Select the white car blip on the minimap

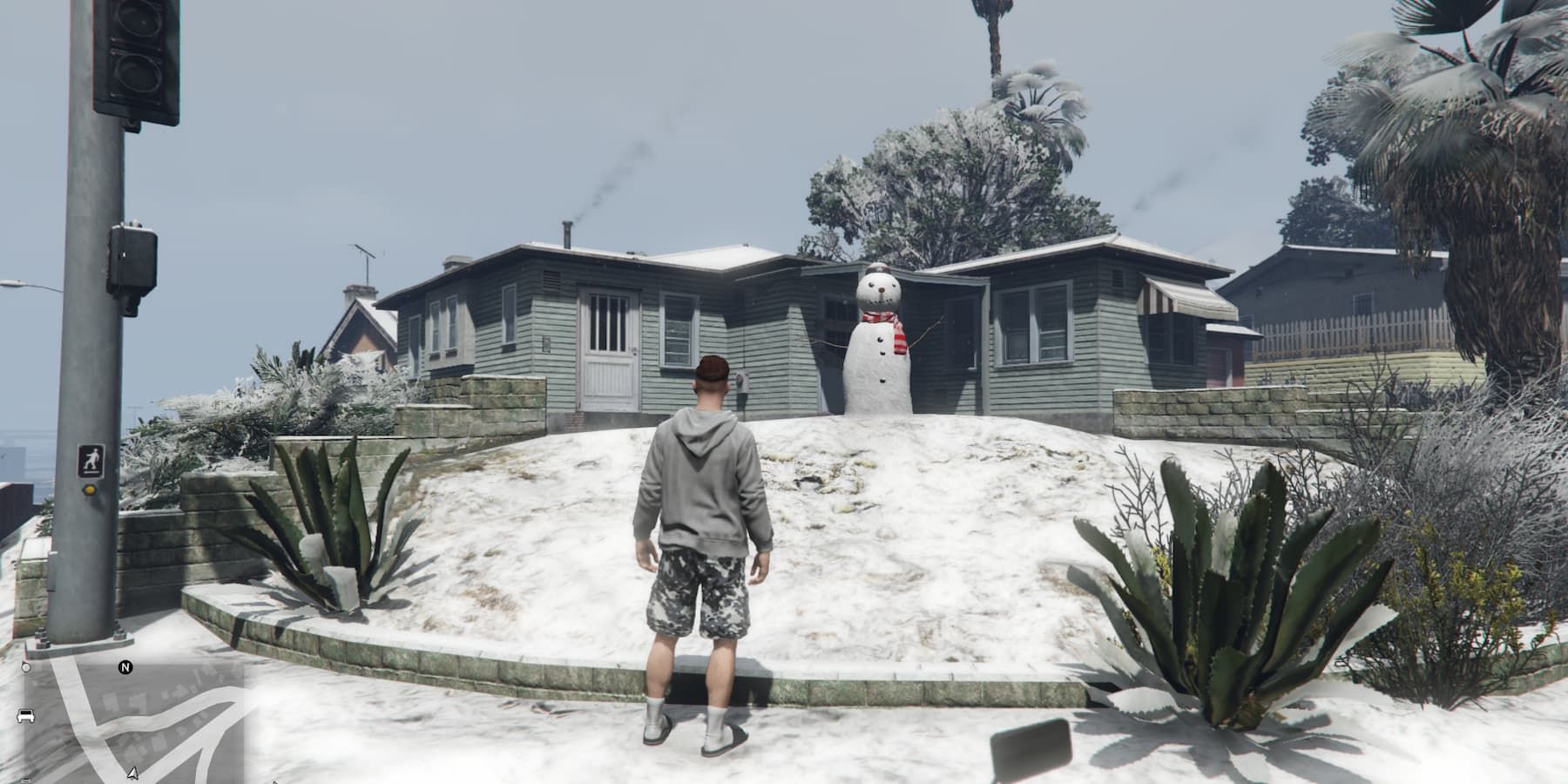[24, 716]
